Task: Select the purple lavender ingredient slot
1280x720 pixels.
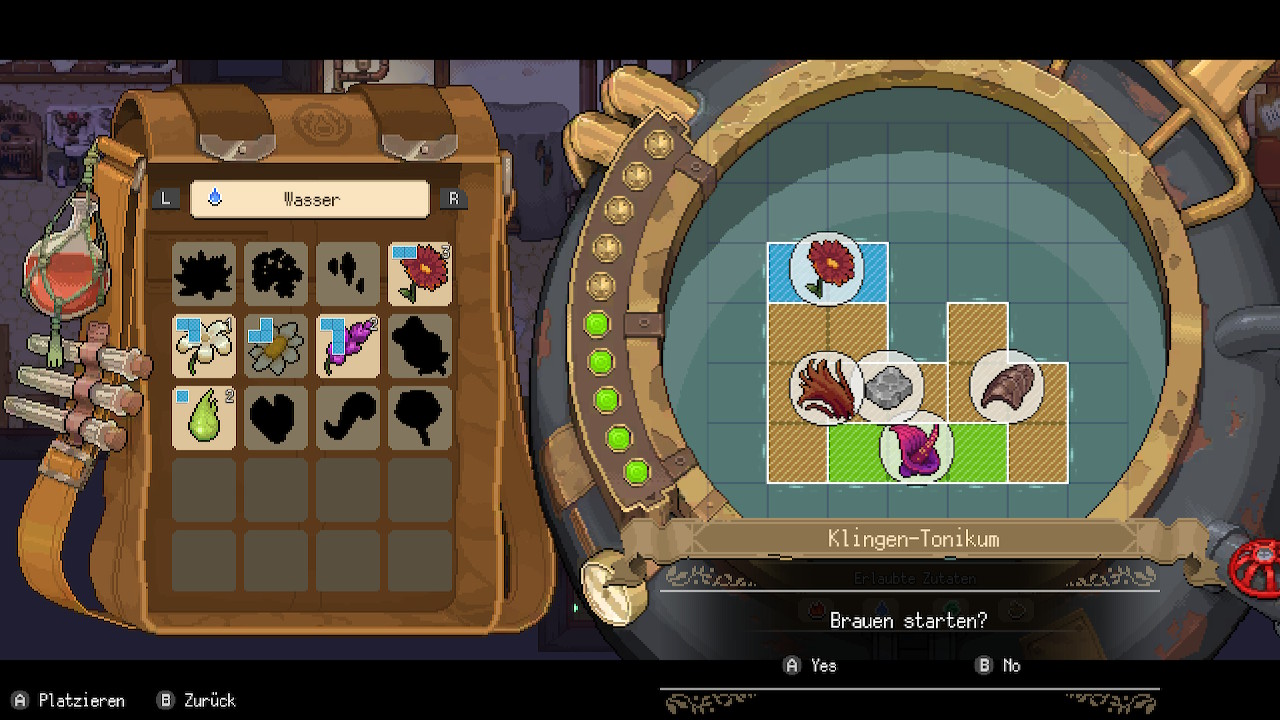Action: pos(348,345)
